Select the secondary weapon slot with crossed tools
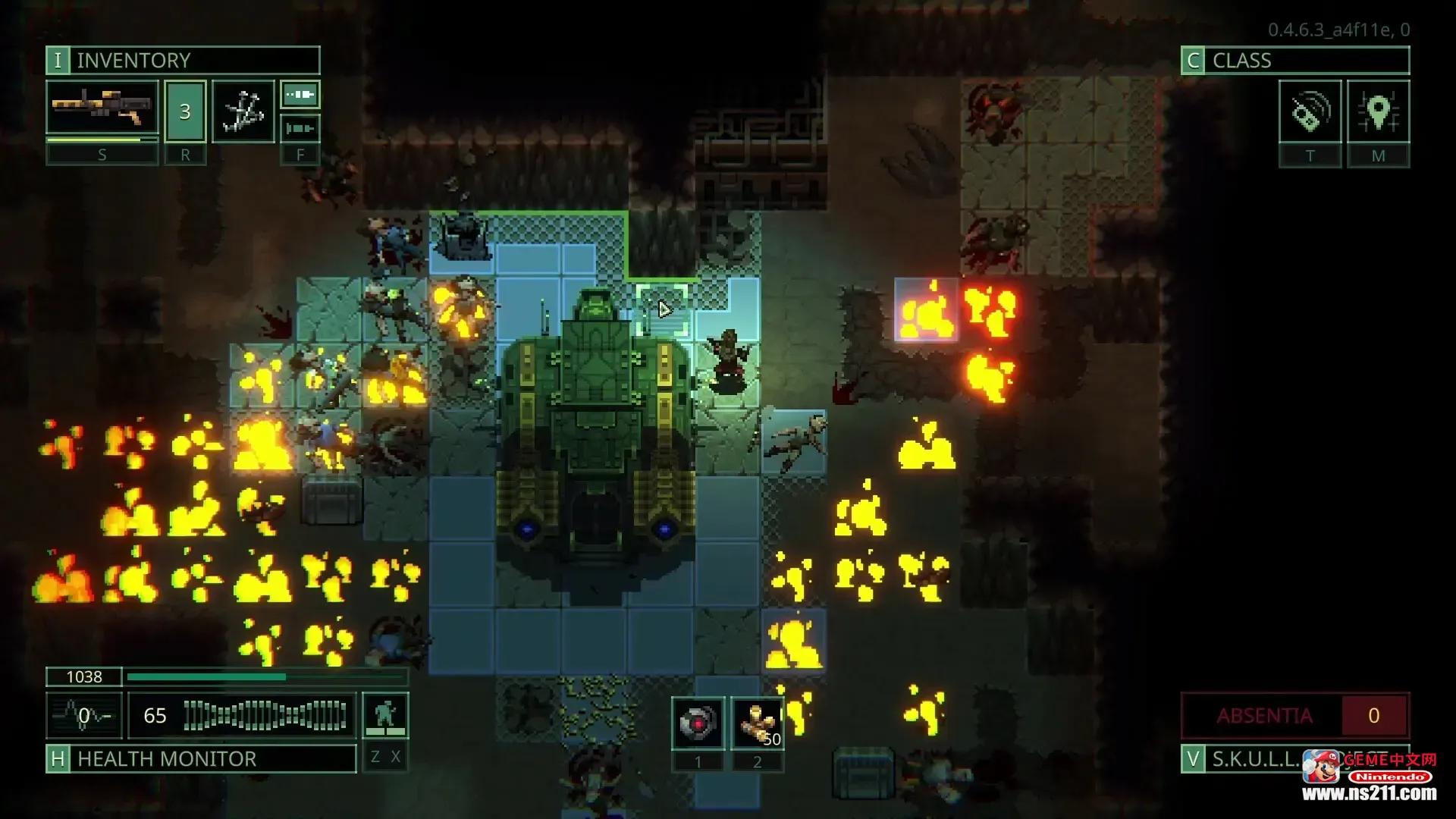This screenshot has height=819, width=1456. (243, 111)
